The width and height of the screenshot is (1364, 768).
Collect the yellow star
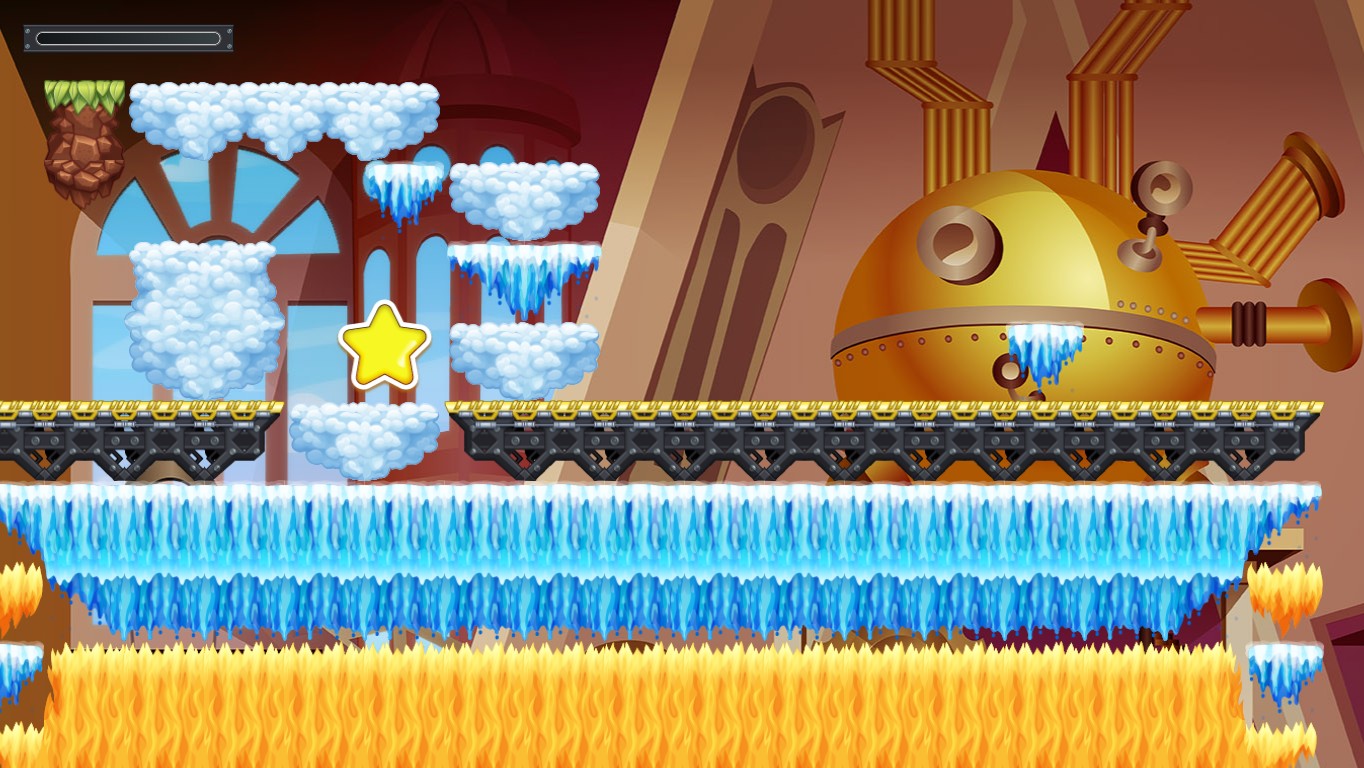pyautogui.click(x=385, y=343)
